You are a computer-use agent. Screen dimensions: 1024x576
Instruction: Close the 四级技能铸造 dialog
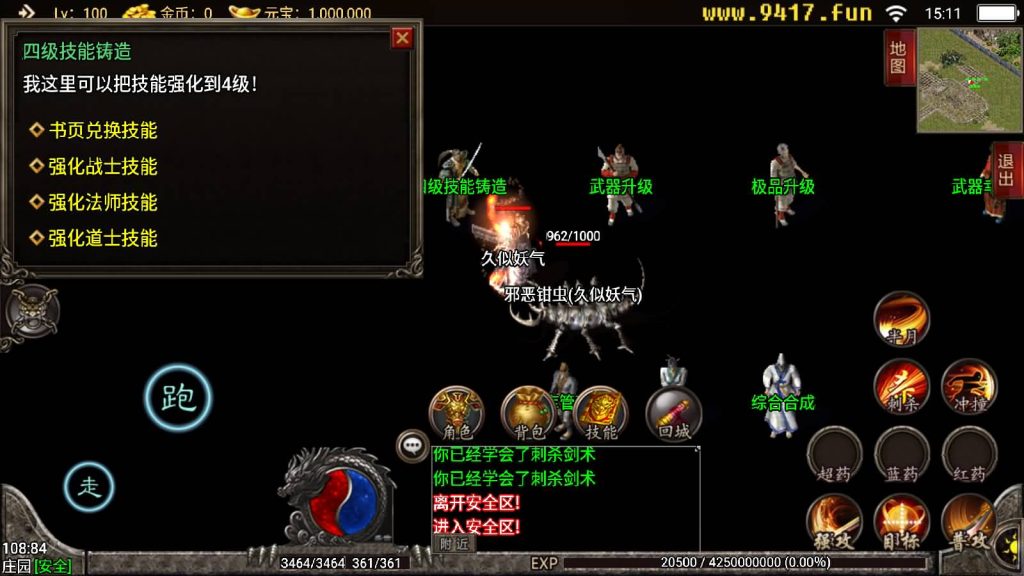pos(402,38)
